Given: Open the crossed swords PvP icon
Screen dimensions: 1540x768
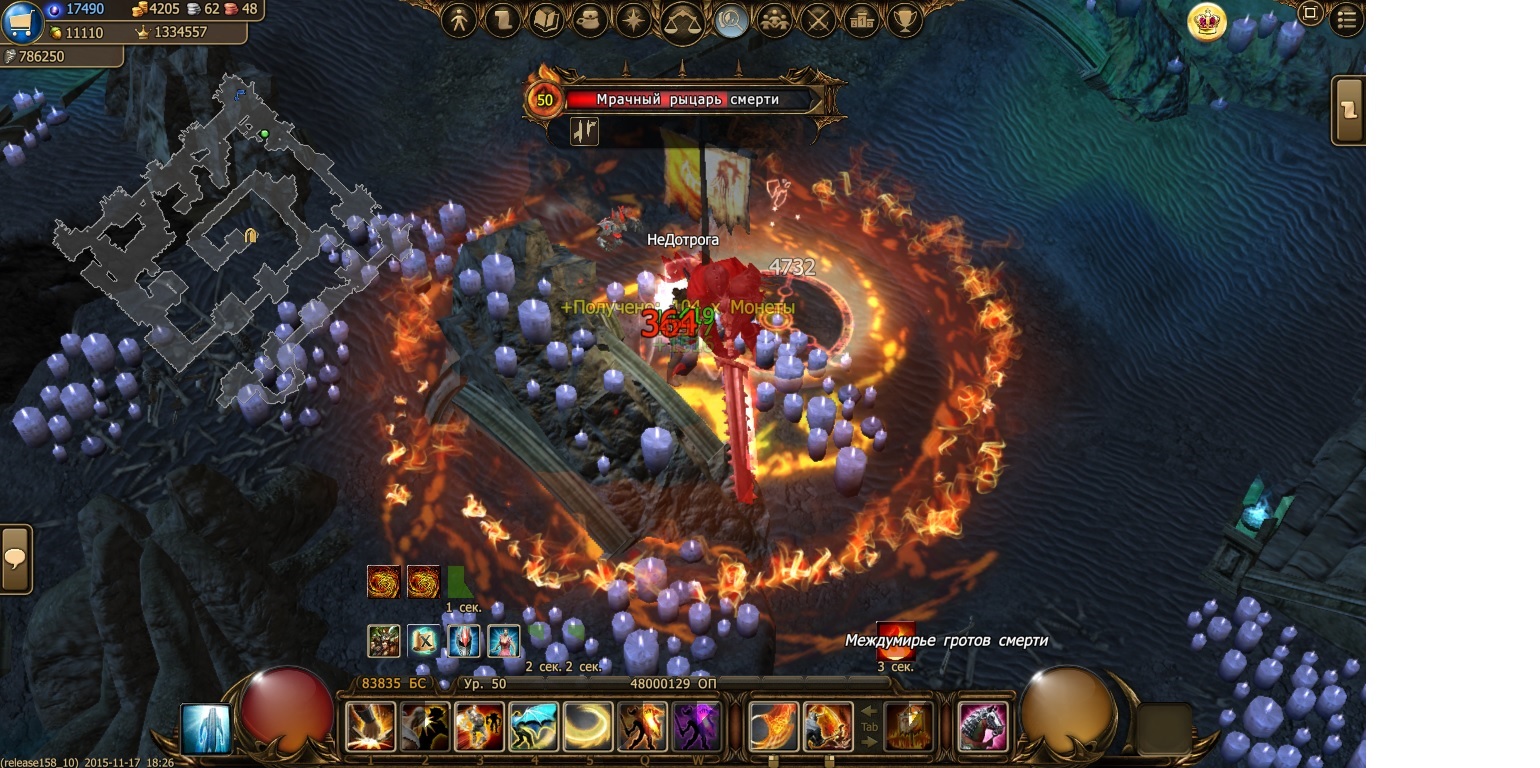Looking at the screenshot, I should [x=818, y=20].
